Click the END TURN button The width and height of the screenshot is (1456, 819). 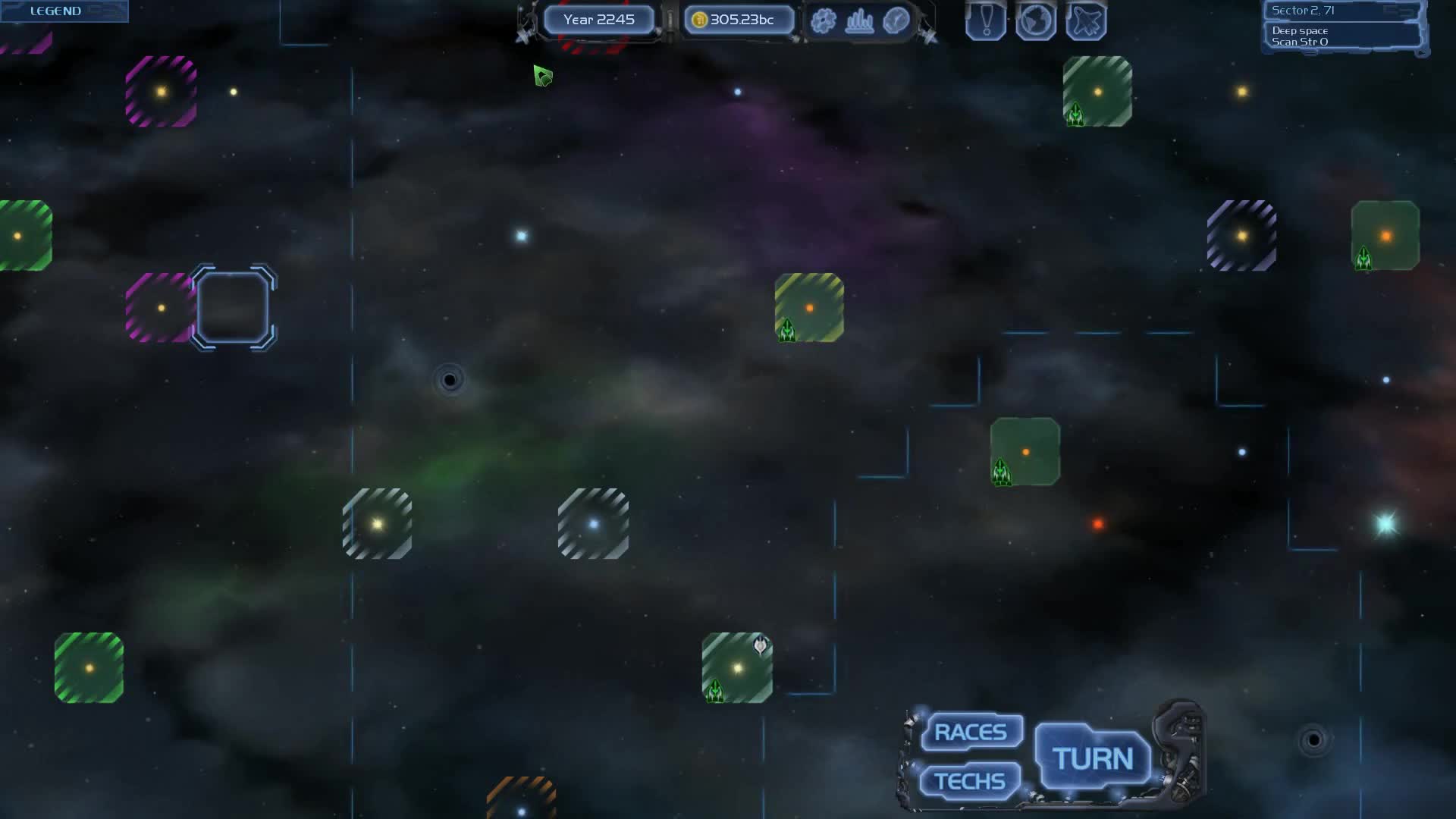coord(1092,757)
